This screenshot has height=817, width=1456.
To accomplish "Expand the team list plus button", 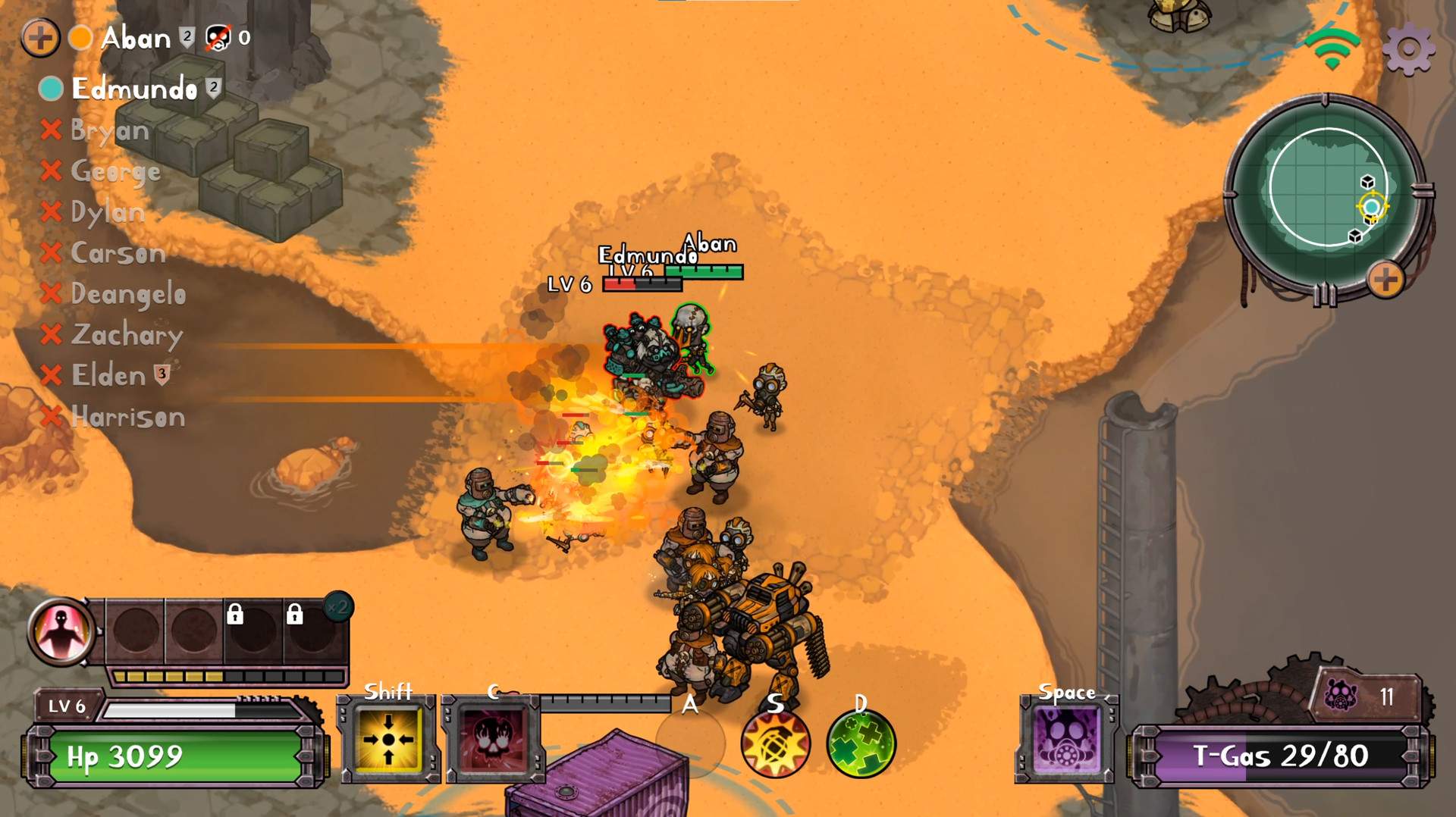I will 41,36.
